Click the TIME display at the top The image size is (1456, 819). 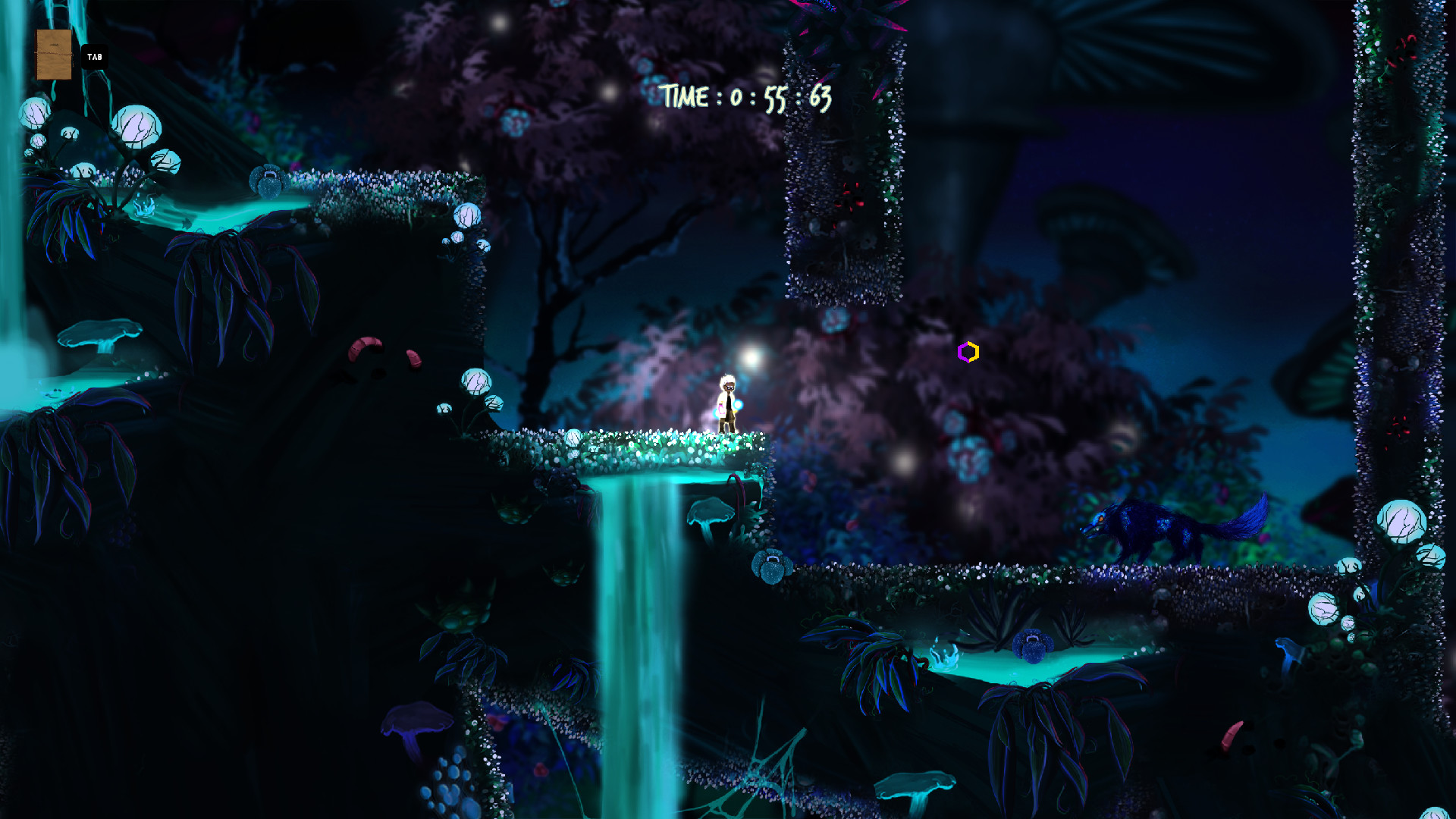tap(745, 97)
